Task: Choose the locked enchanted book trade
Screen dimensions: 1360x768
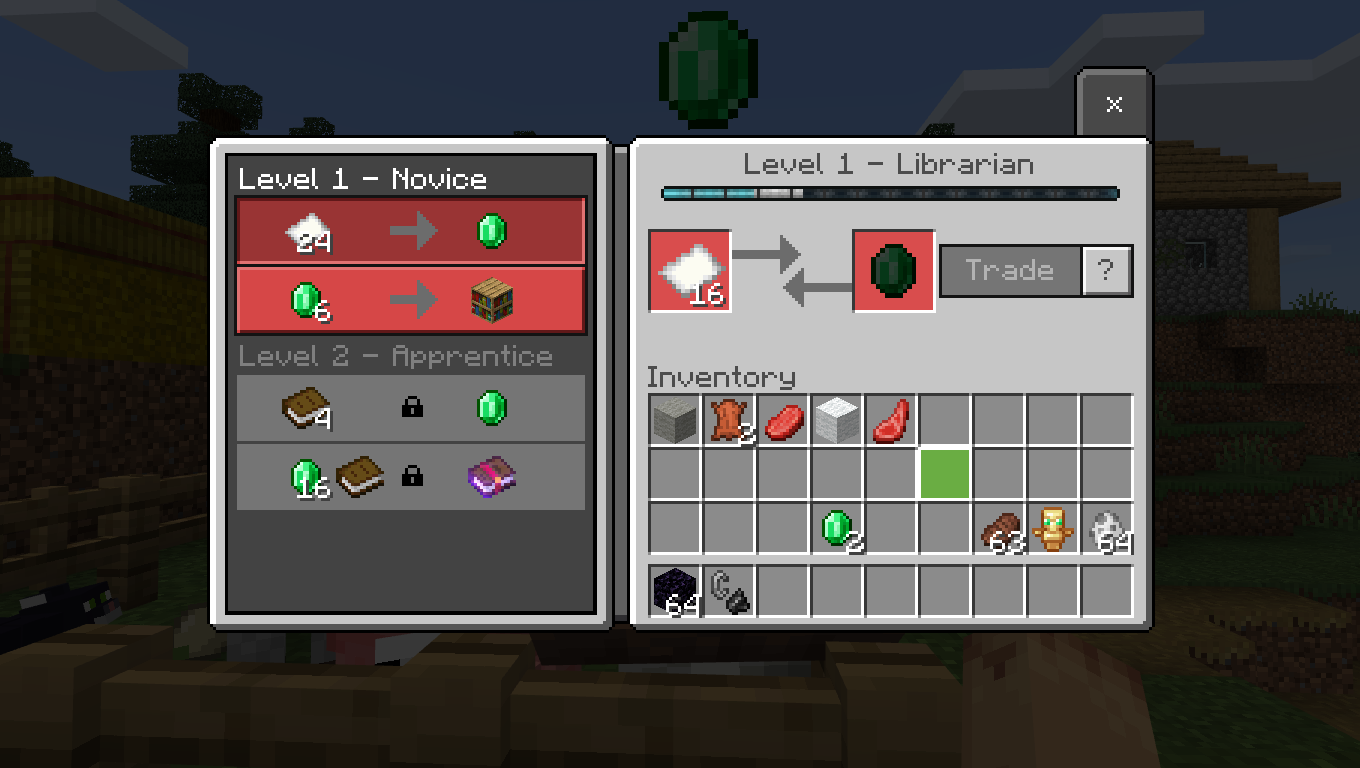Action: point(411,476)
